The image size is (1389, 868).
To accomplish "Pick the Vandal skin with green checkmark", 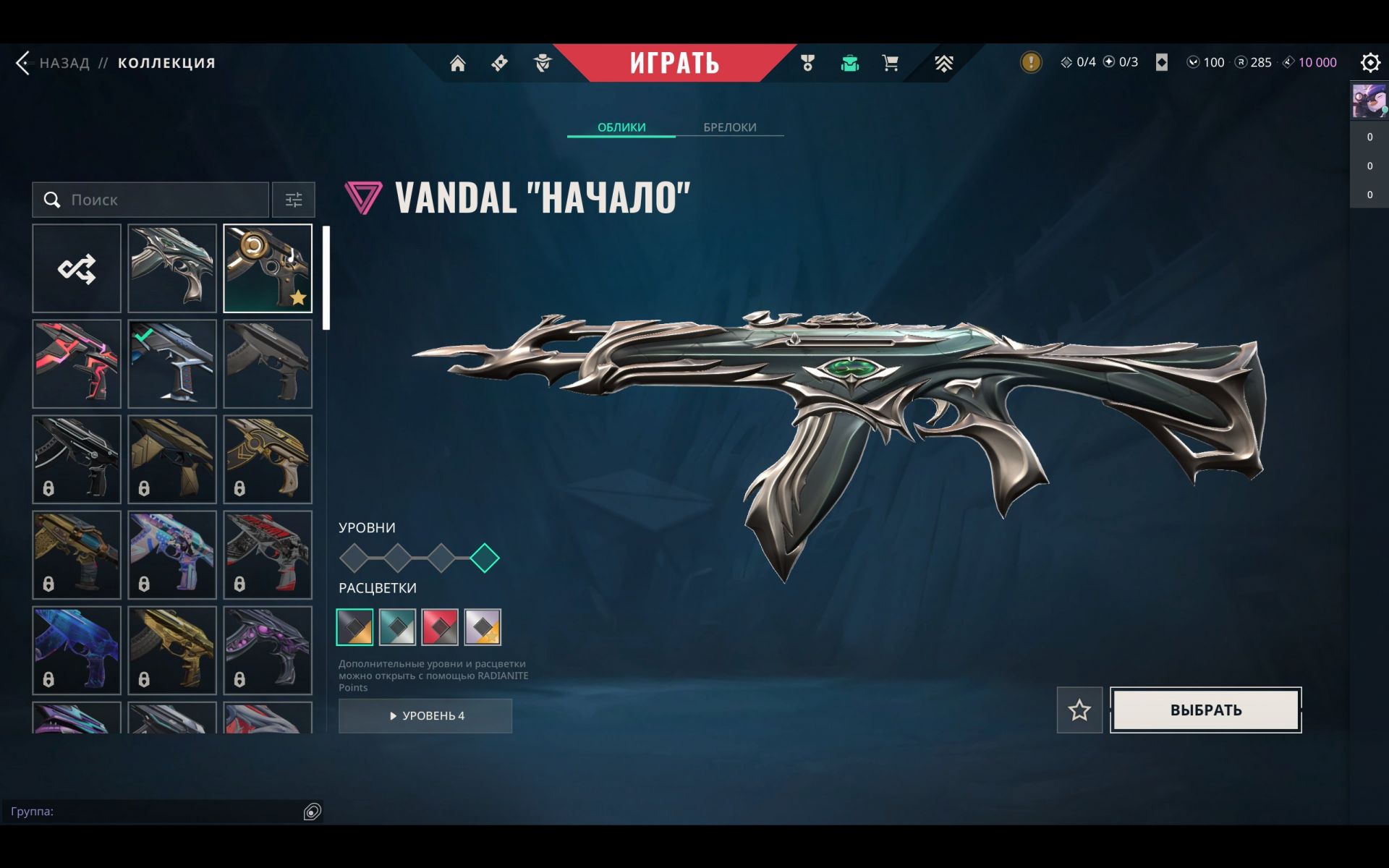I will (x=172, y=364).
